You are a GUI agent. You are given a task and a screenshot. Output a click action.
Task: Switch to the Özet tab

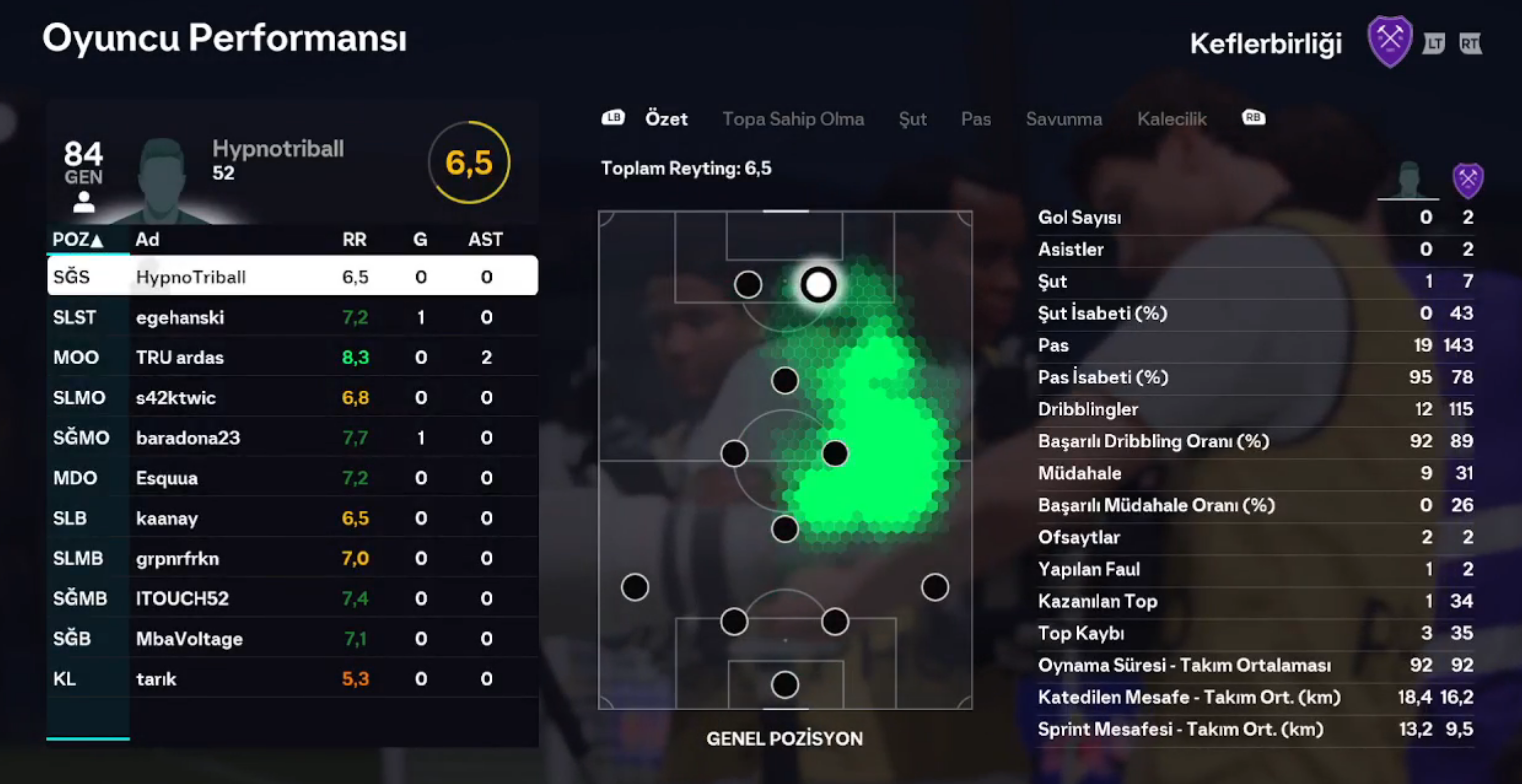click(x=666, y=119)
